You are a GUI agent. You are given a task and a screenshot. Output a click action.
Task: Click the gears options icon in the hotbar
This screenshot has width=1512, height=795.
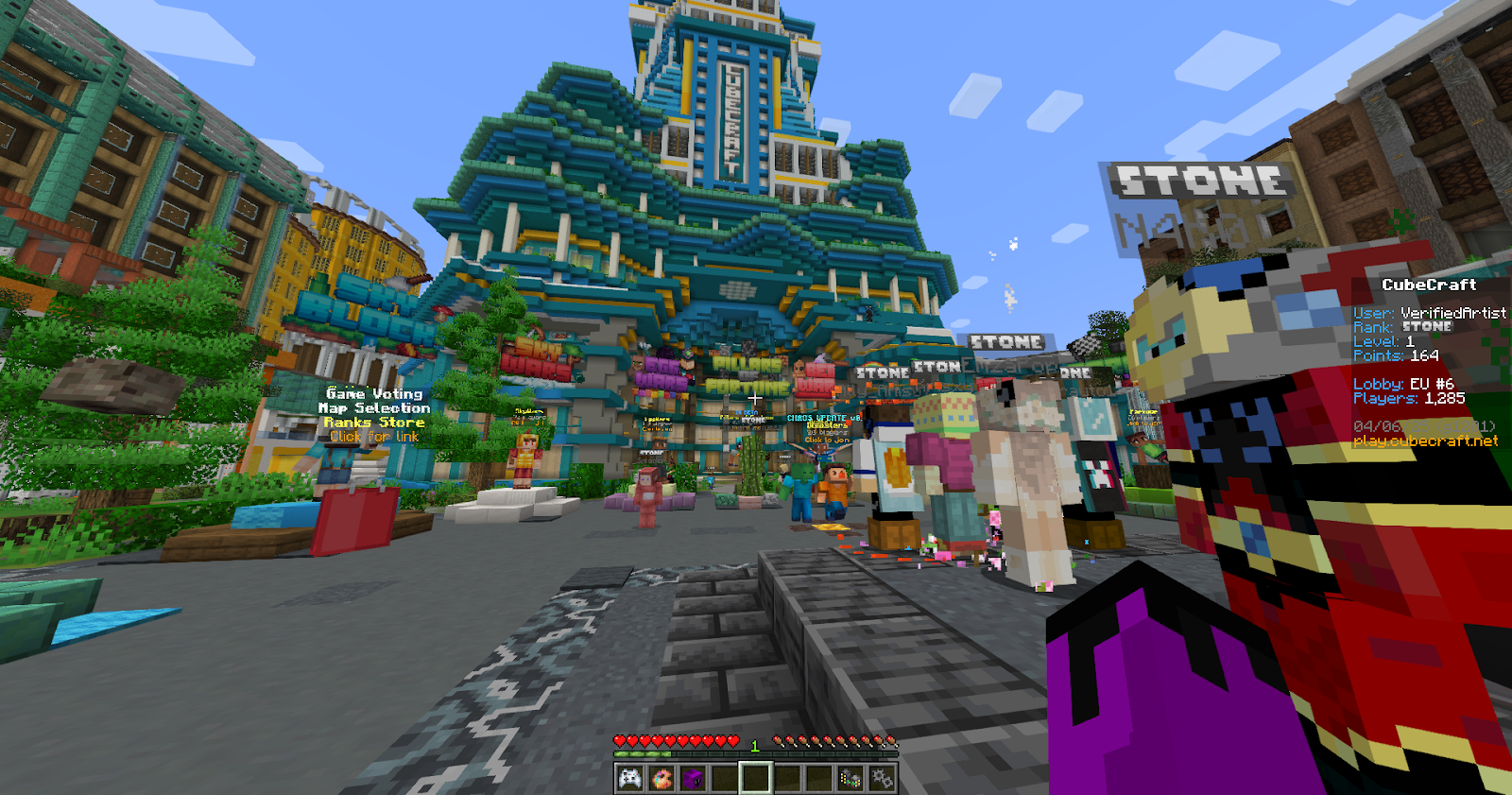(881, 777)
